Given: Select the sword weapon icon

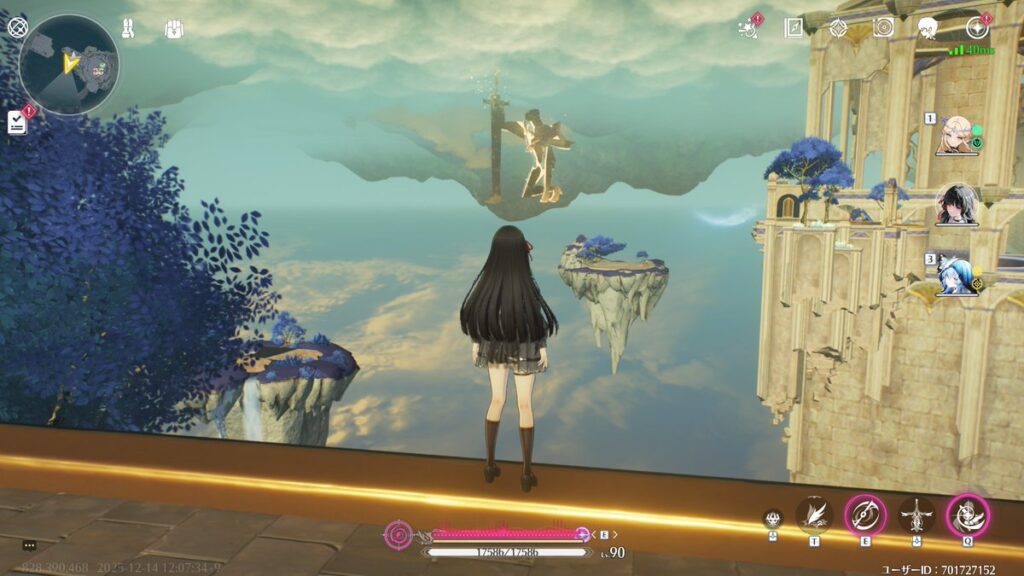Looking at the screenshot, I should pos(916,515).
